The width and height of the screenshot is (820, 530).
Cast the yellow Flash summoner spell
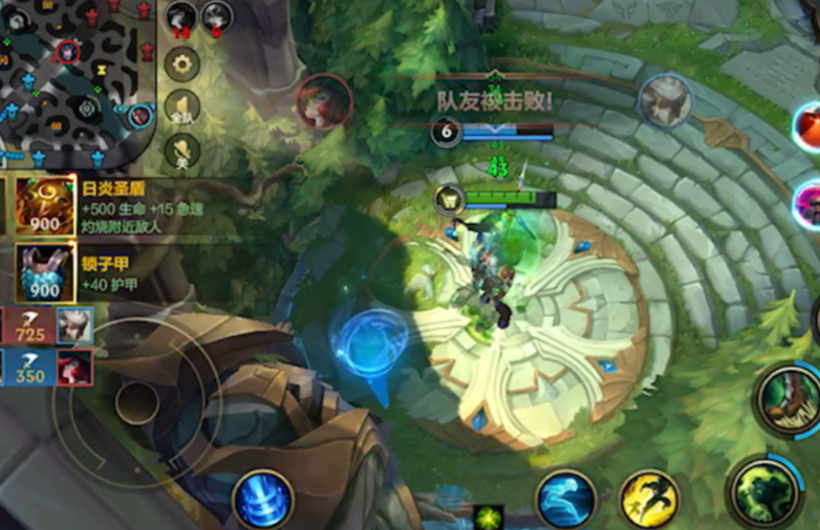point(650,499)
